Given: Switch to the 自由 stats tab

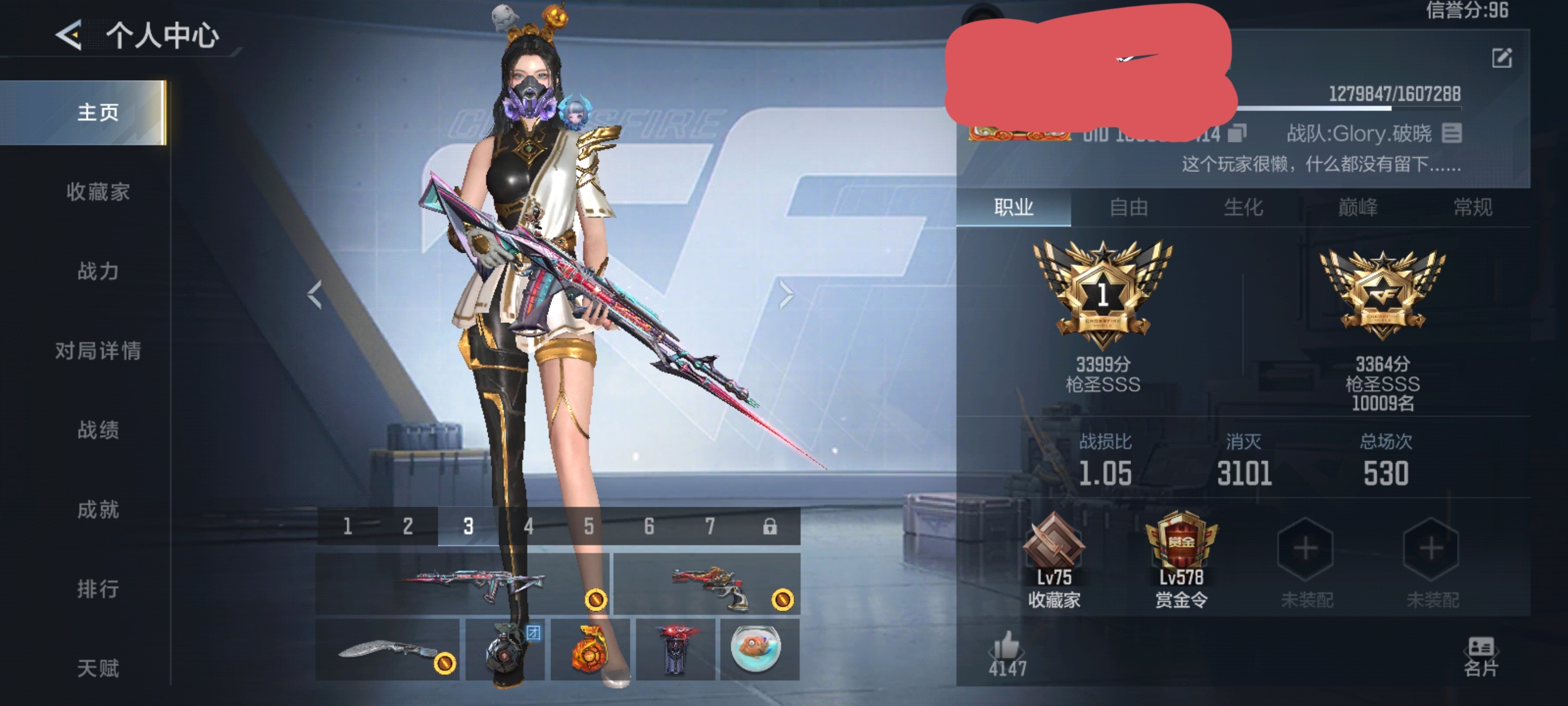Looking at the screenshot, I should click(1128, 208).
